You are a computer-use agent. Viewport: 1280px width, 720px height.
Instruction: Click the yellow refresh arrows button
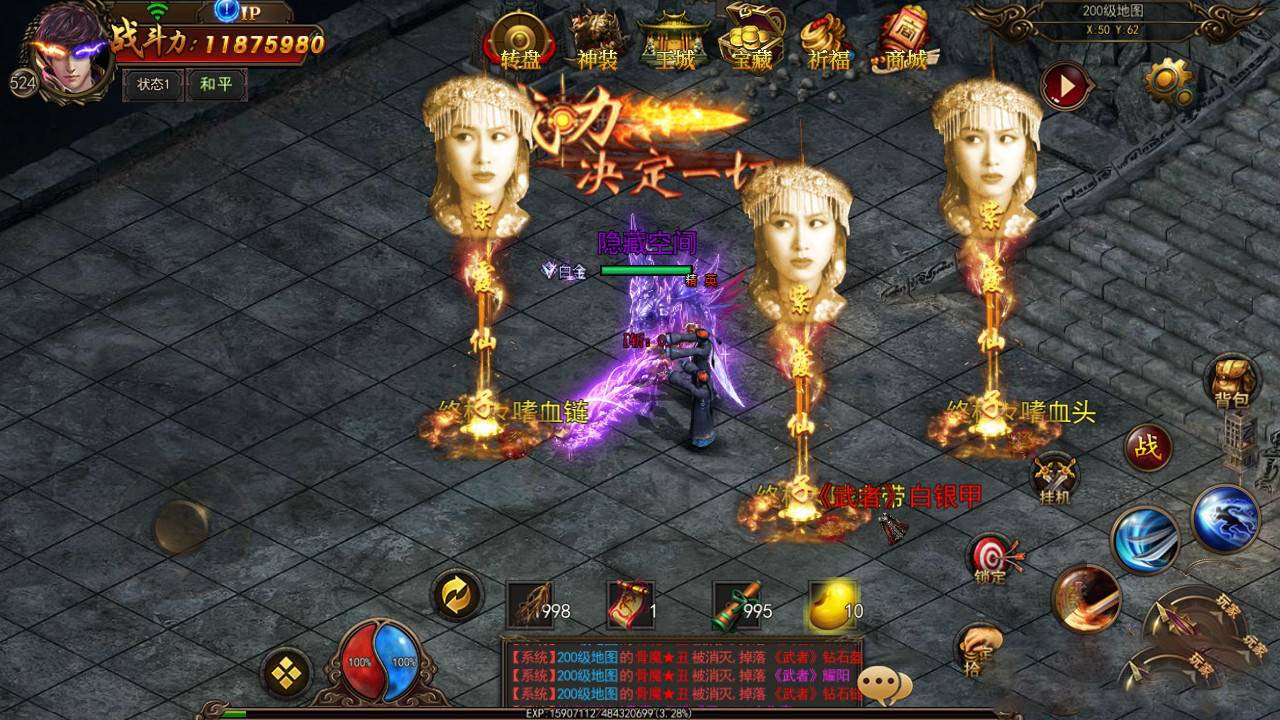[x=456, y=595]
